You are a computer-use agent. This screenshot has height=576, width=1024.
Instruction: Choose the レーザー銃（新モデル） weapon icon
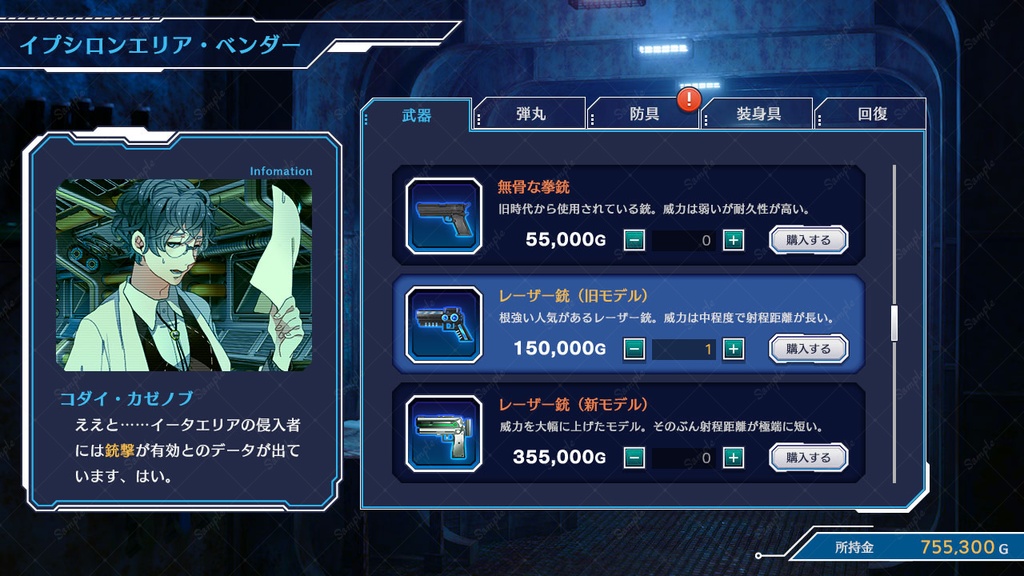(444, 433)
